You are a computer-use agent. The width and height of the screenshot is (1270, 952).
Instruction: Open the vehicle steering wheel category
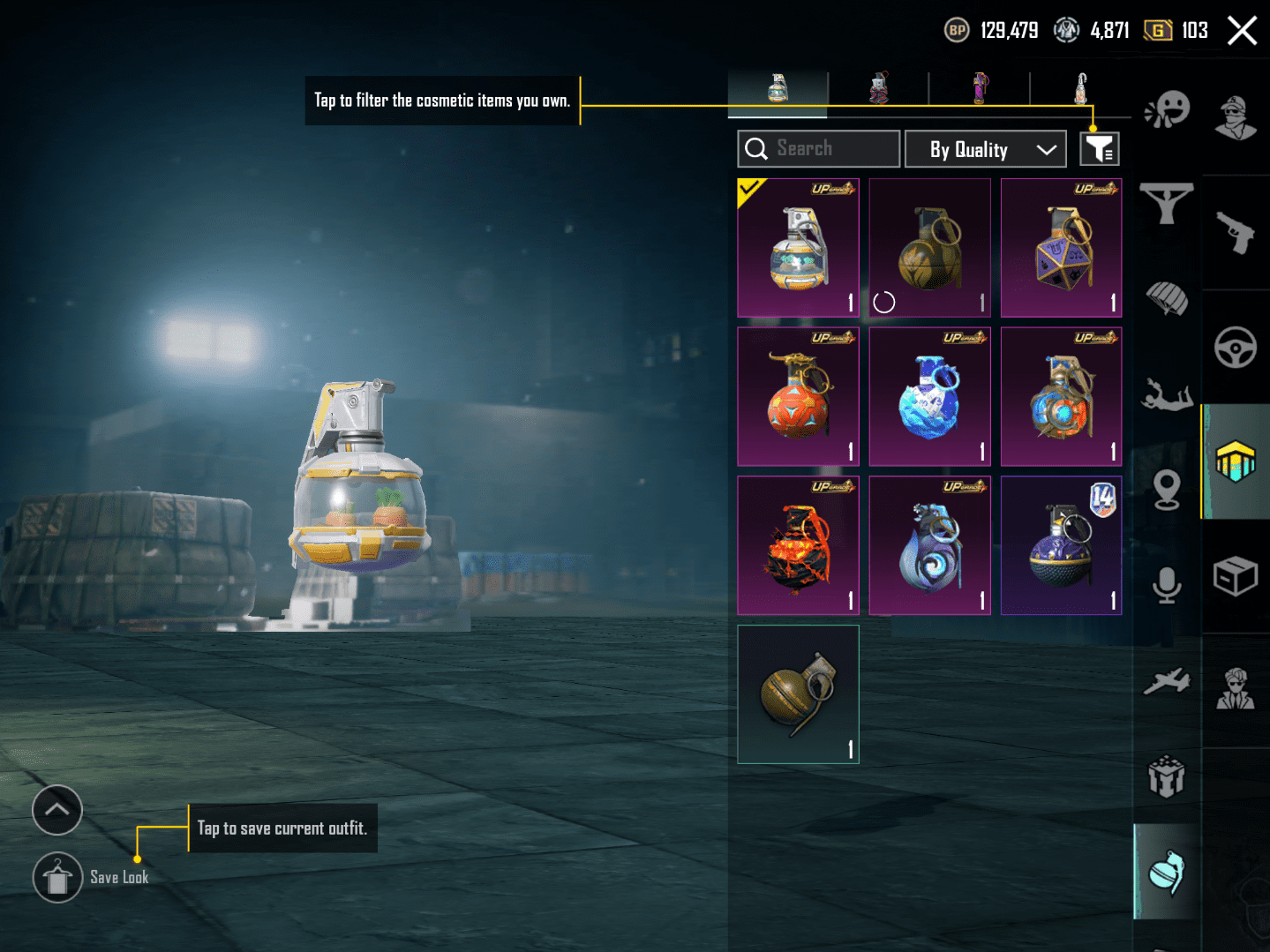(x=1235, y=347)
